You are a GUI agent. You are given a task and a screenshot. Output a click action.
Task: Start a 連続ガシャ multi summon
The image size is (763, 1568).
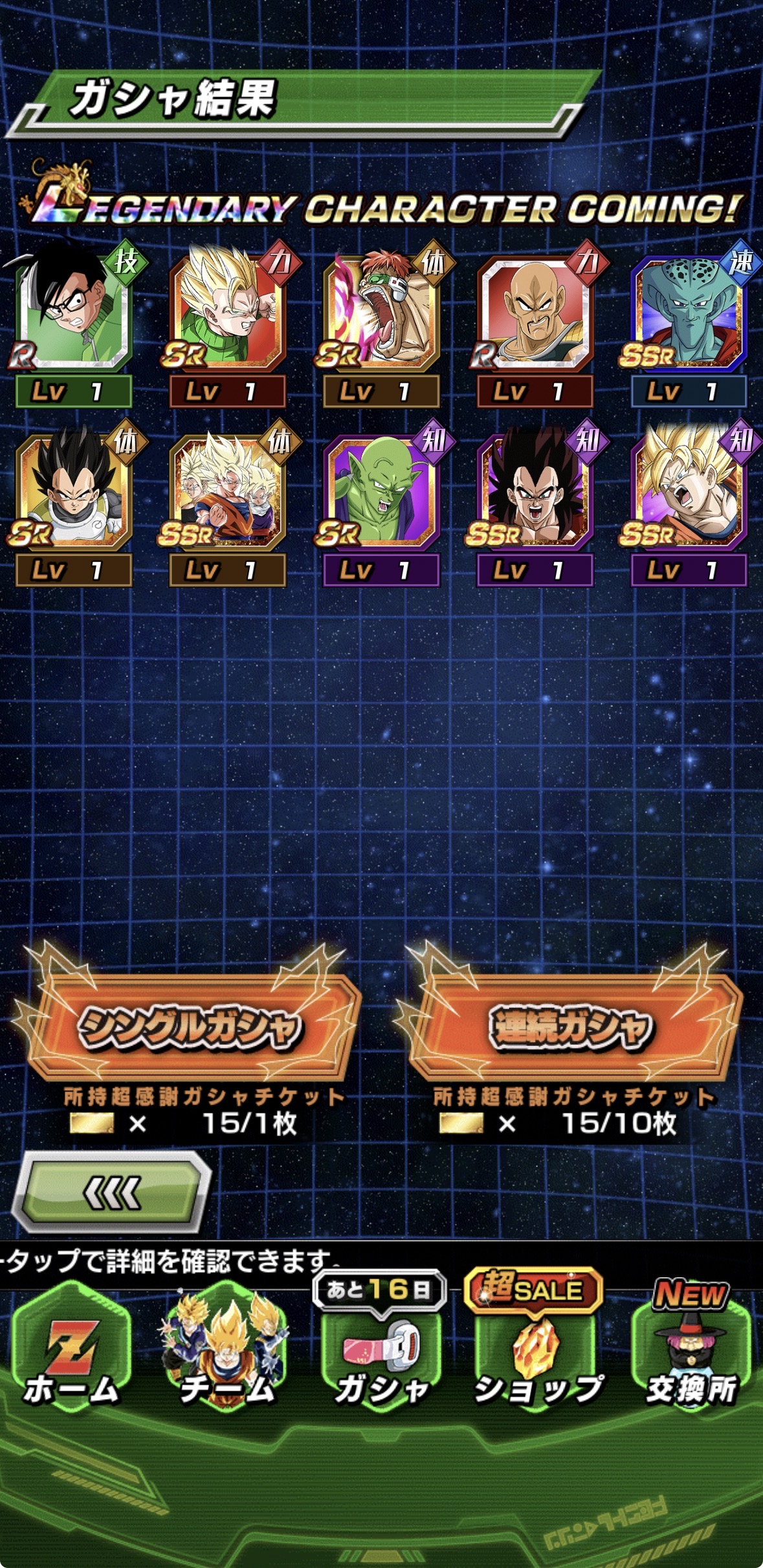click(571, 1027)
